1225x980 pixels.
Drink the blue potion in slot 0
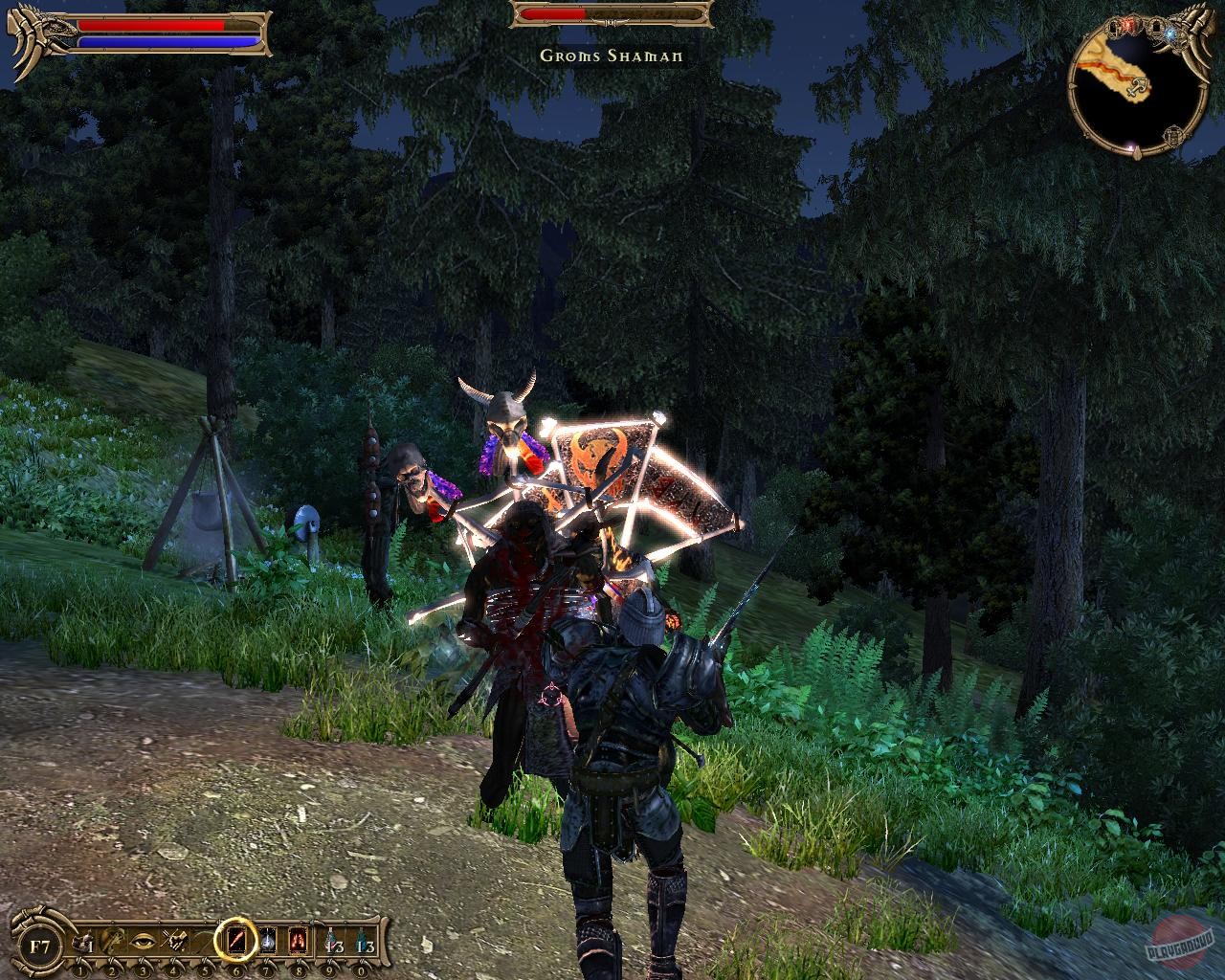pos(361,941)
